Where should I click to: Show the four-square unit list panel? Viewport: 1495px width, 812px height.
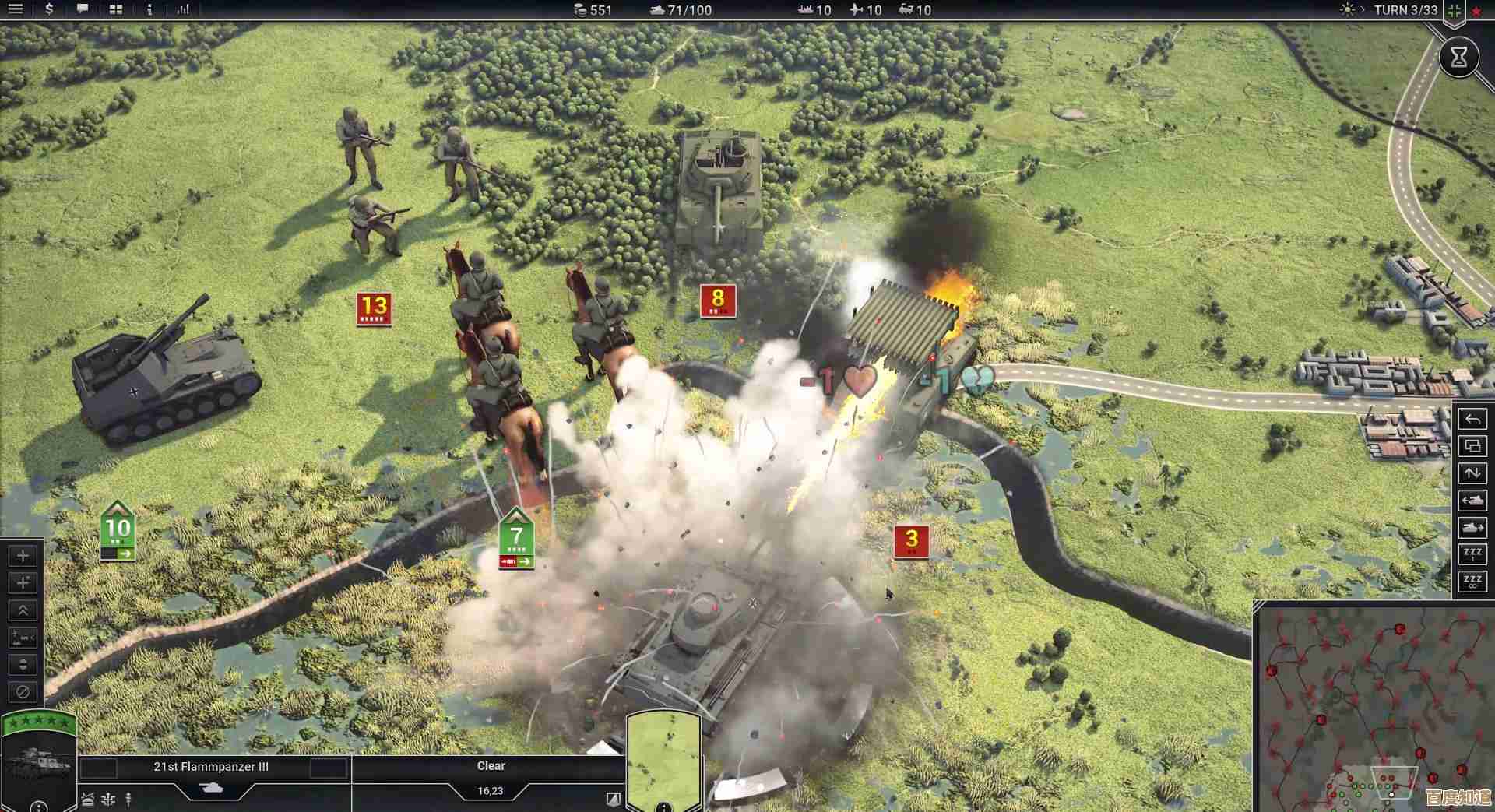coord(116,9)
